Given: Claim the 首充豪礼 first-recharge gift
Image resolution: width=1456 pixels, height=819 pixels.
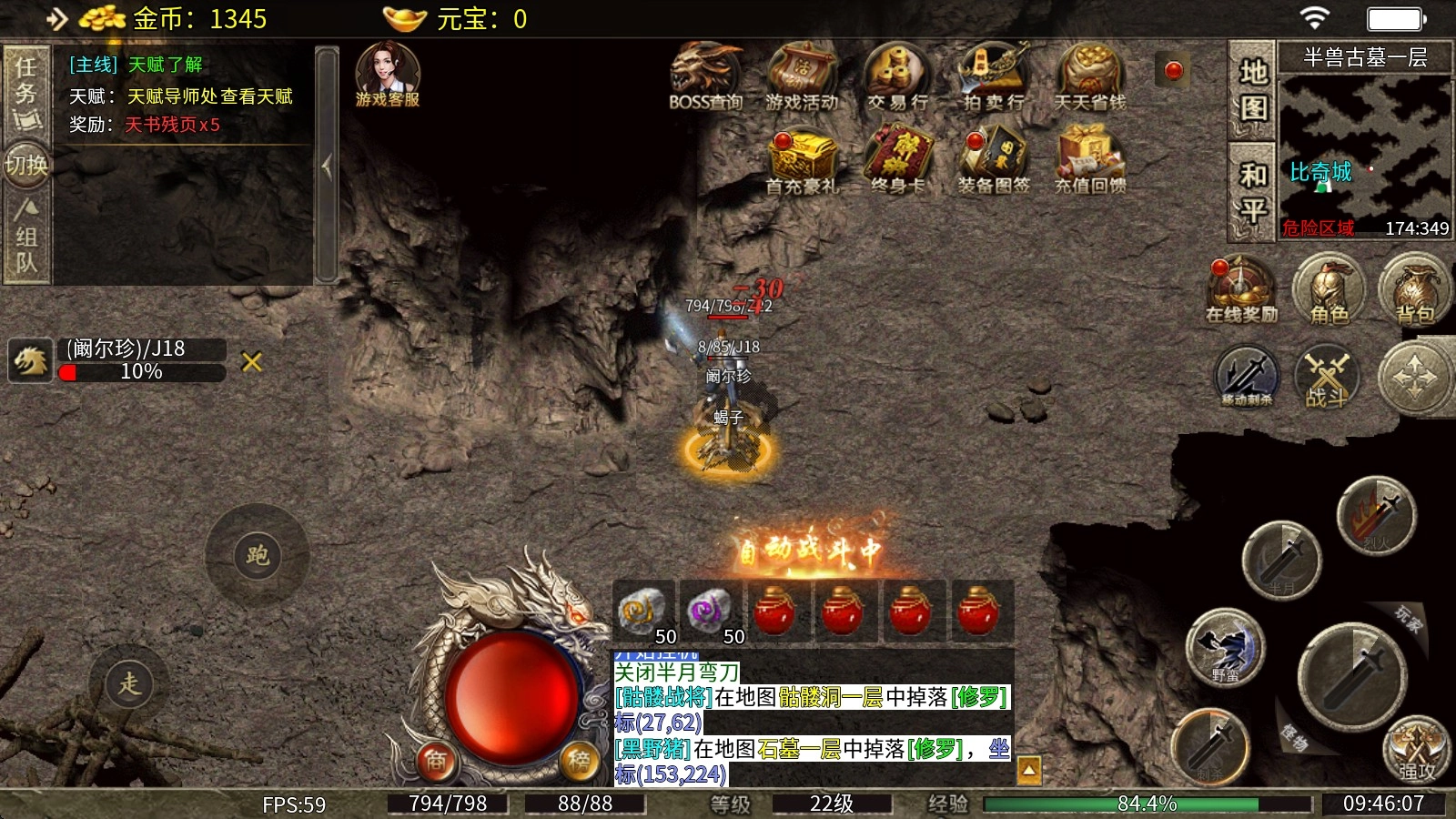Looking at the screenshot, I should click(802, 162).
